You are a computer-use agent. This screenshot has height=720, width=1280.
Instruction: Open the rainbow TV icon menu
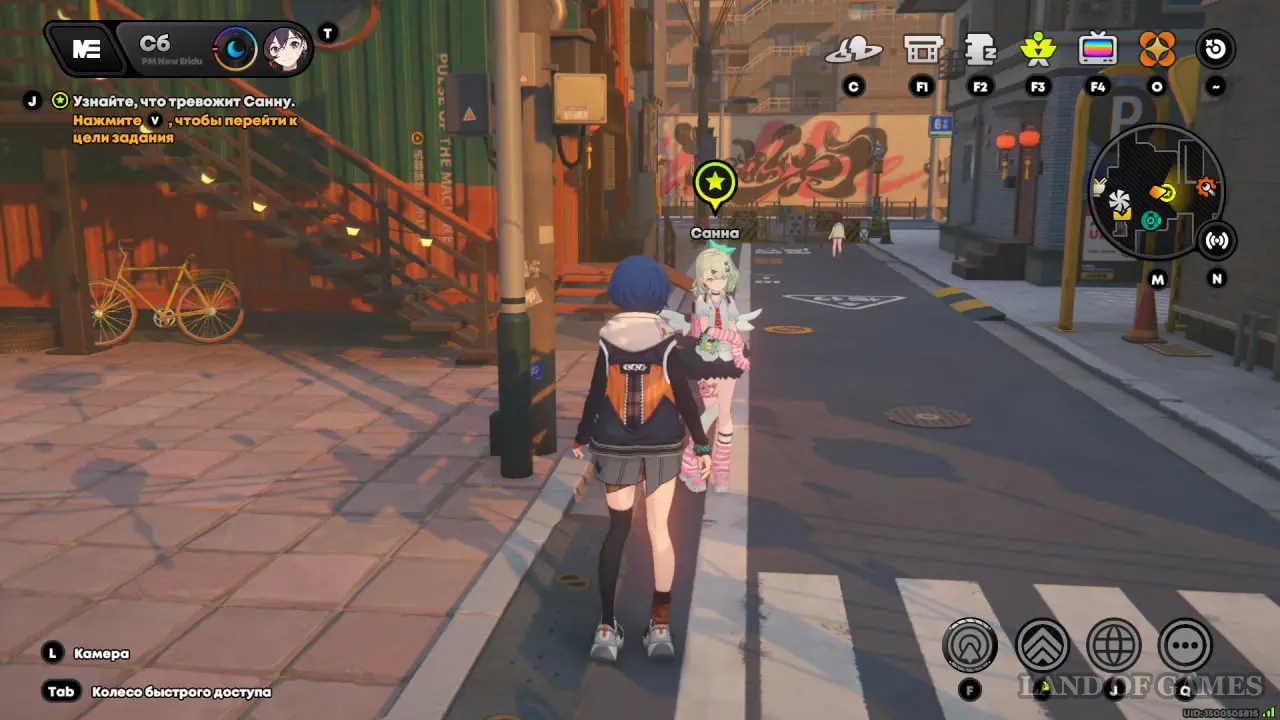coord(1098,49)
